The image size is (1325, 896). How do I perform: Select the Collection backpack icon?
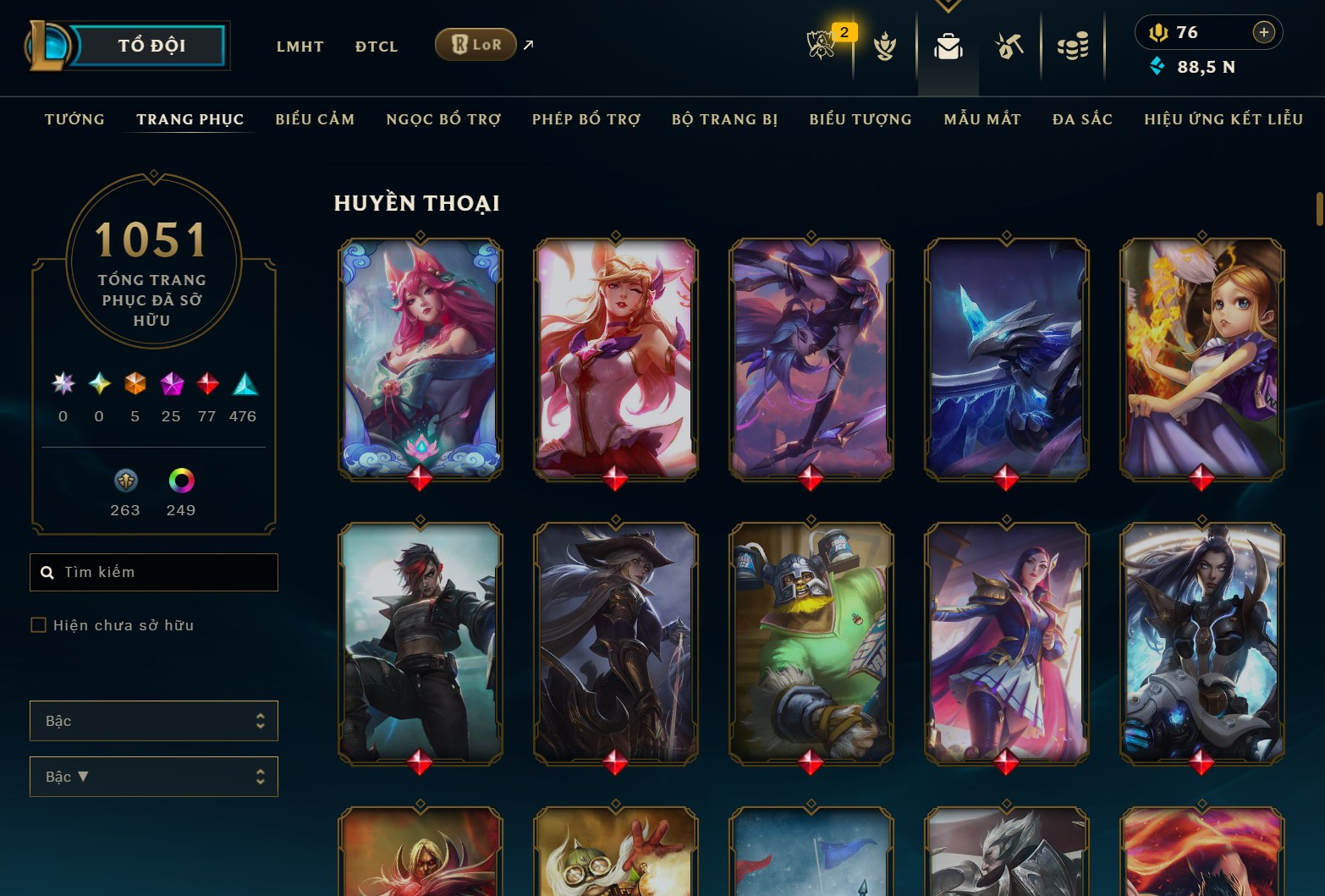(x=948, y=48)
